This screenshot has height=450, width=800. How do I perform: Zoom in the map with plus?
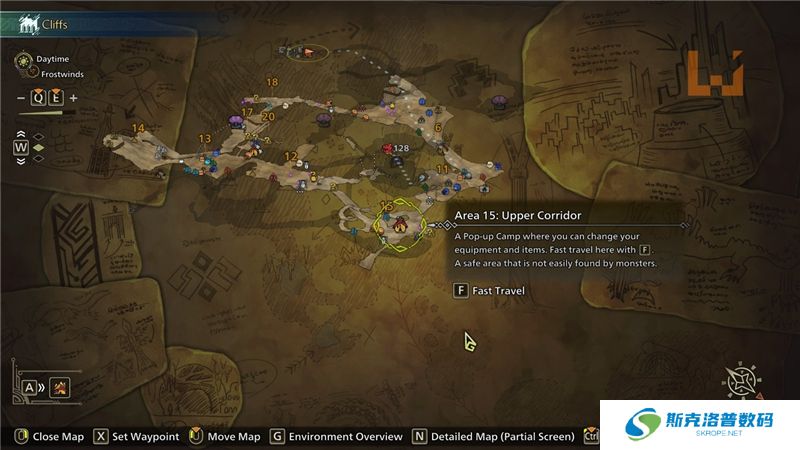(73, 98)
